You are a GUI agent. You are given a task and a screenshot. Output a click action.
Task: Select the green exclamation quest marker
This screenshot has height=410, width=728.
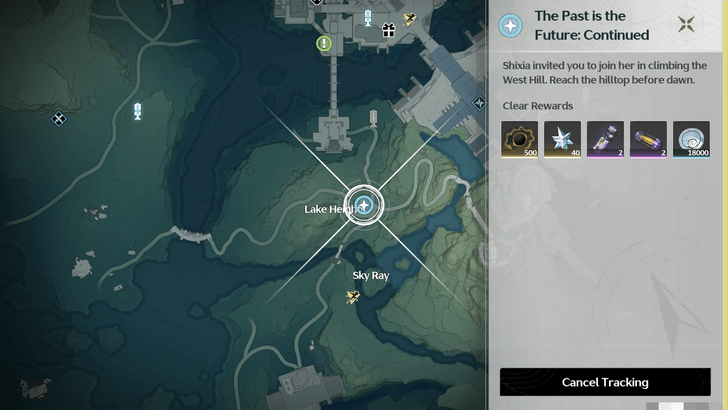click(x=324, y=43)
